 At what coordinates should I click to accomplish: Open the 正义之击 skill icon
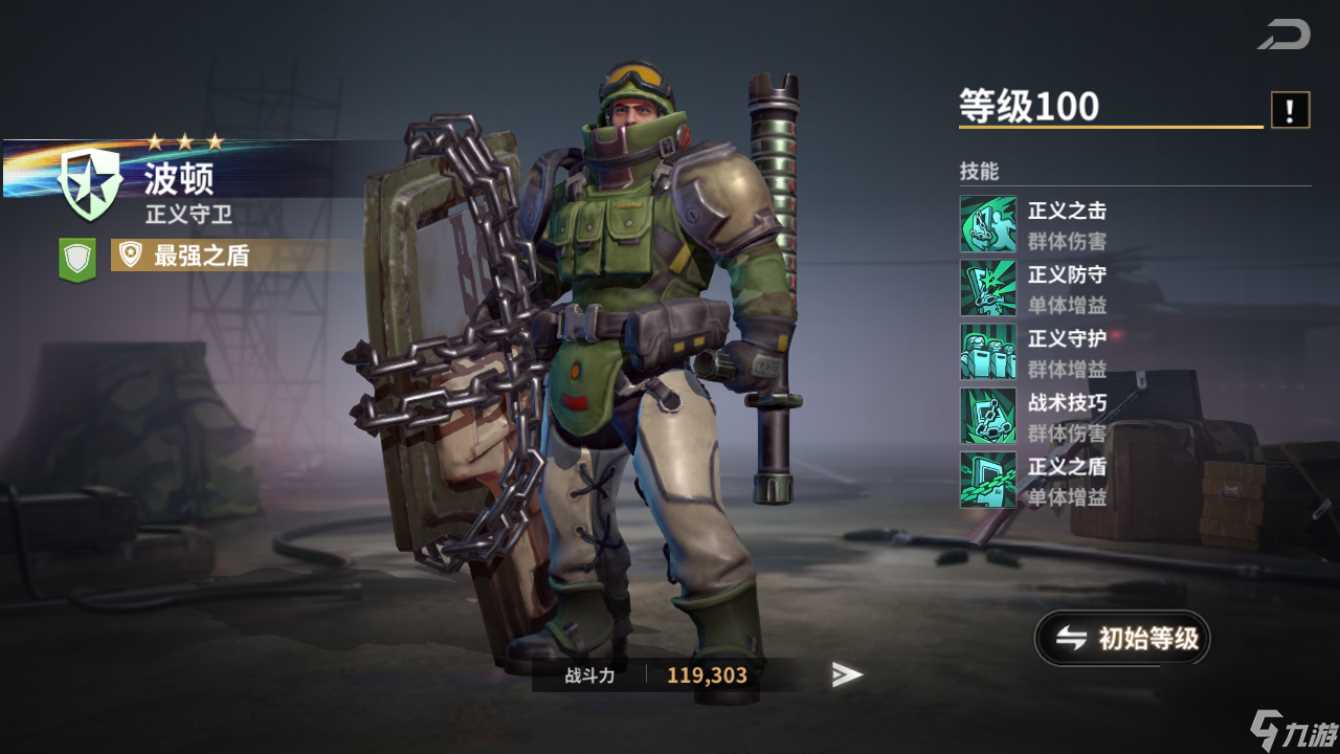[x=987, y=222]
